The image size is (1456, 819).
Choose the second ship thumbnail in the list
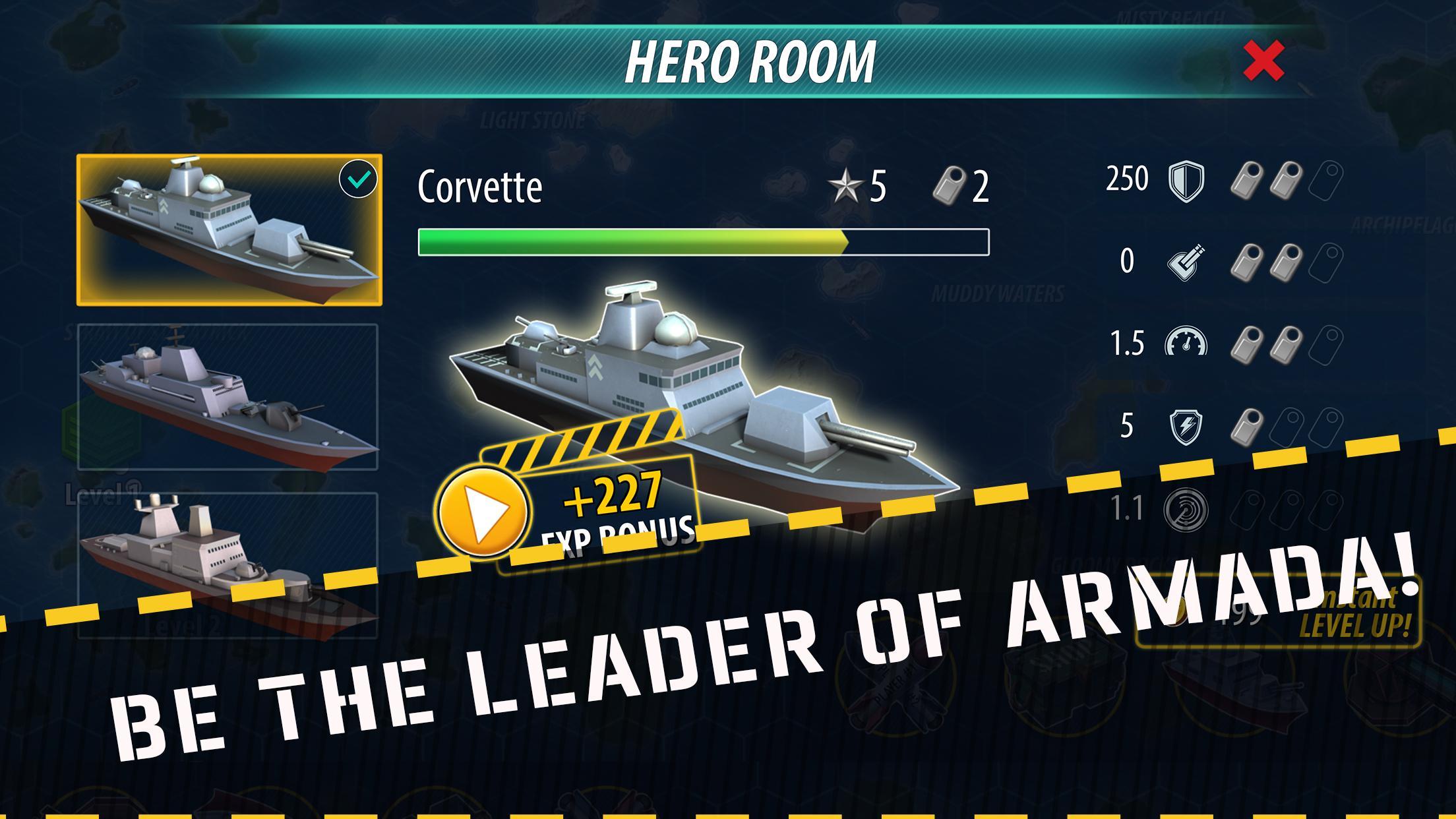click(x=228, y=397)
